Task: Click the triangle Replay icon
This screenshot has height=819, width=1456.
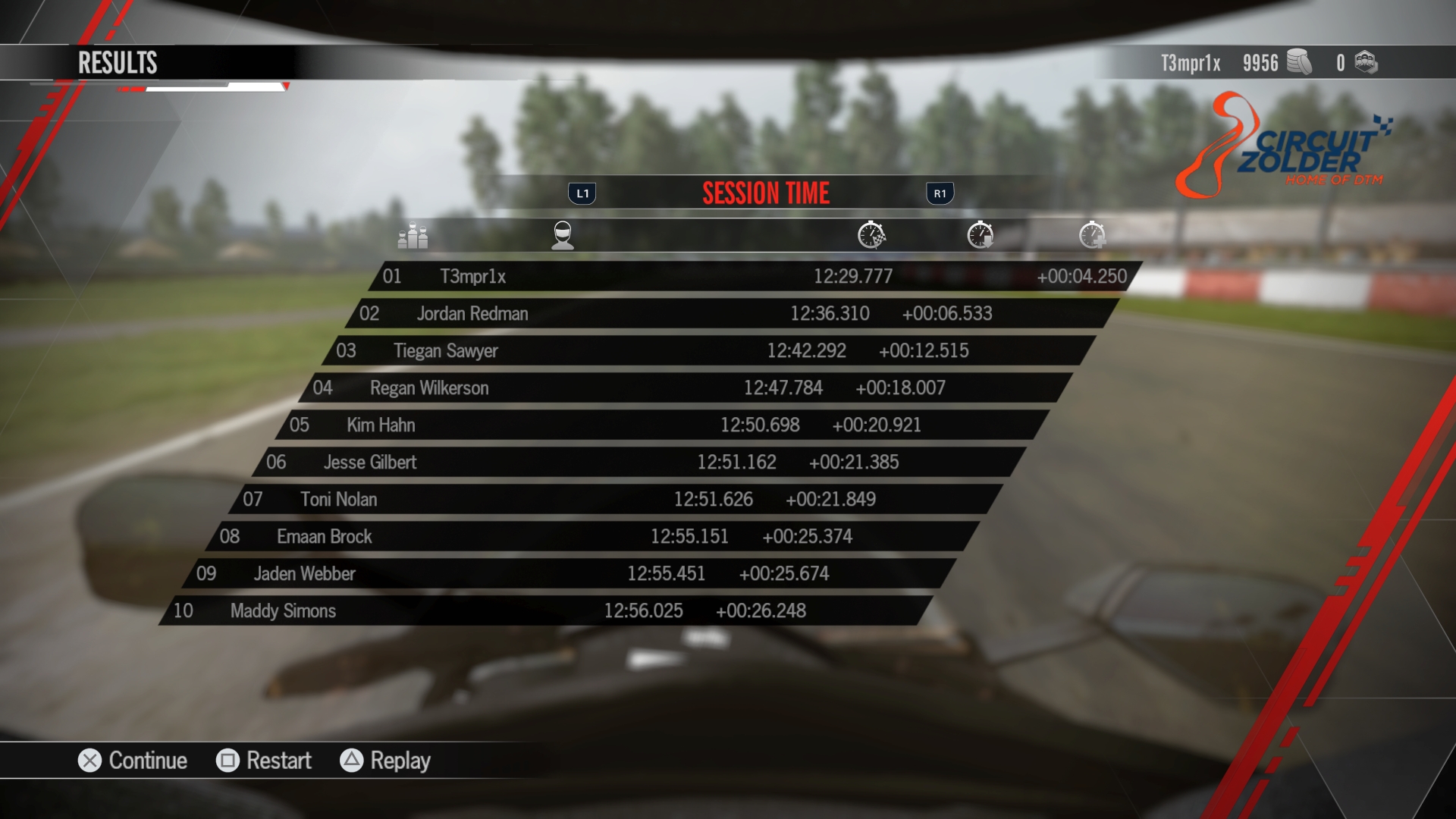Action: [352, 761]
